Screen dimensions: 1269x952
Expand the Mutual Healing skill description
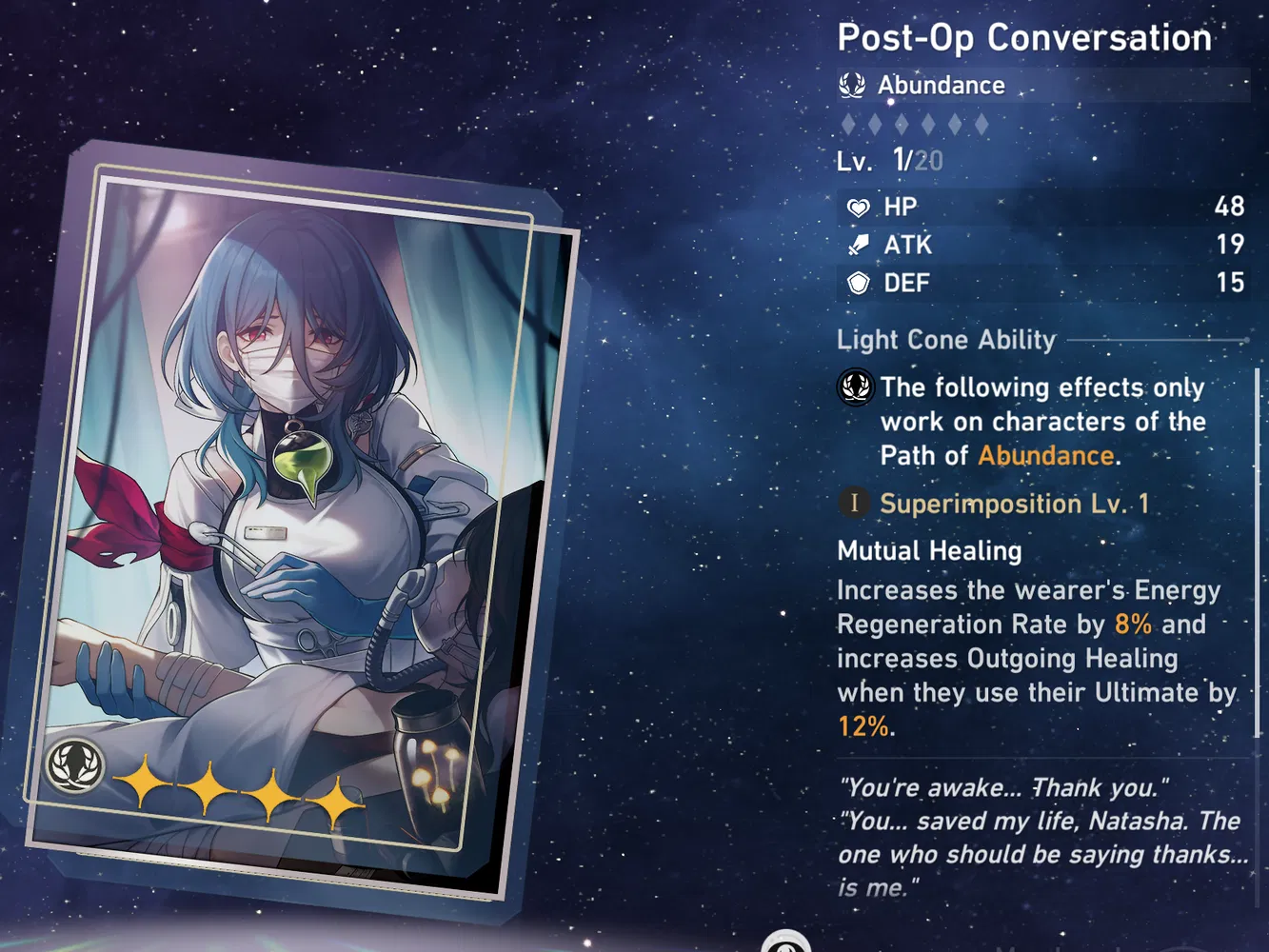click(928, 551)
